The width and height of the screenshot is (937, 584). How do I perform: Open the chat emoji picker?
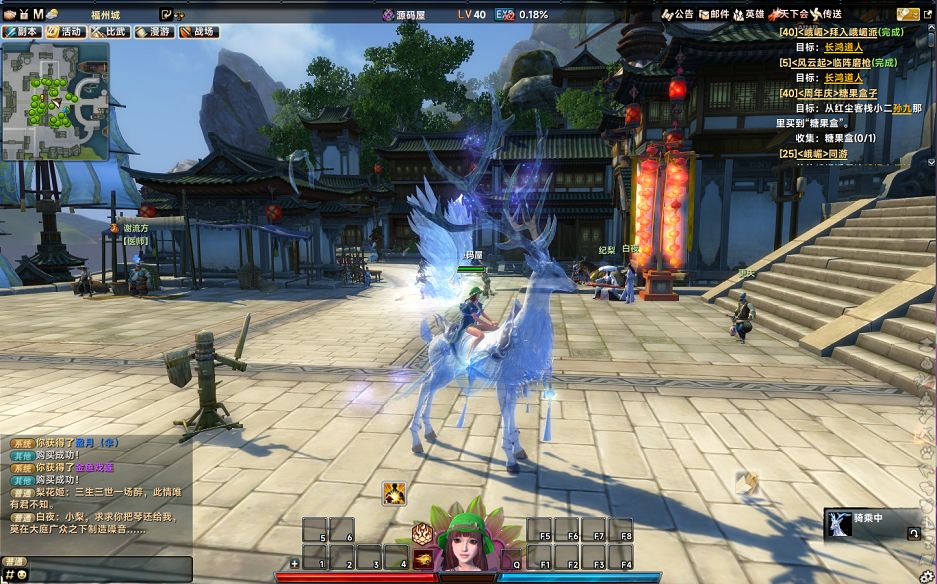(21, 574)
